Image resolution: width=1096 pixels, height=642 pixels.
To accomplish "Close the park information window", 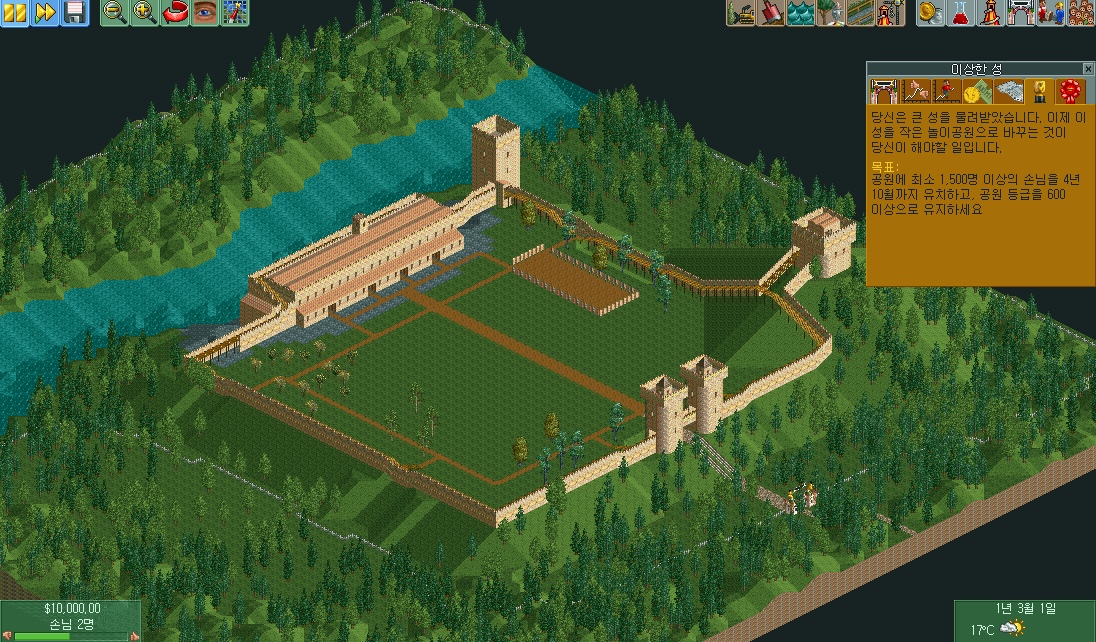I will point(1088,69).
